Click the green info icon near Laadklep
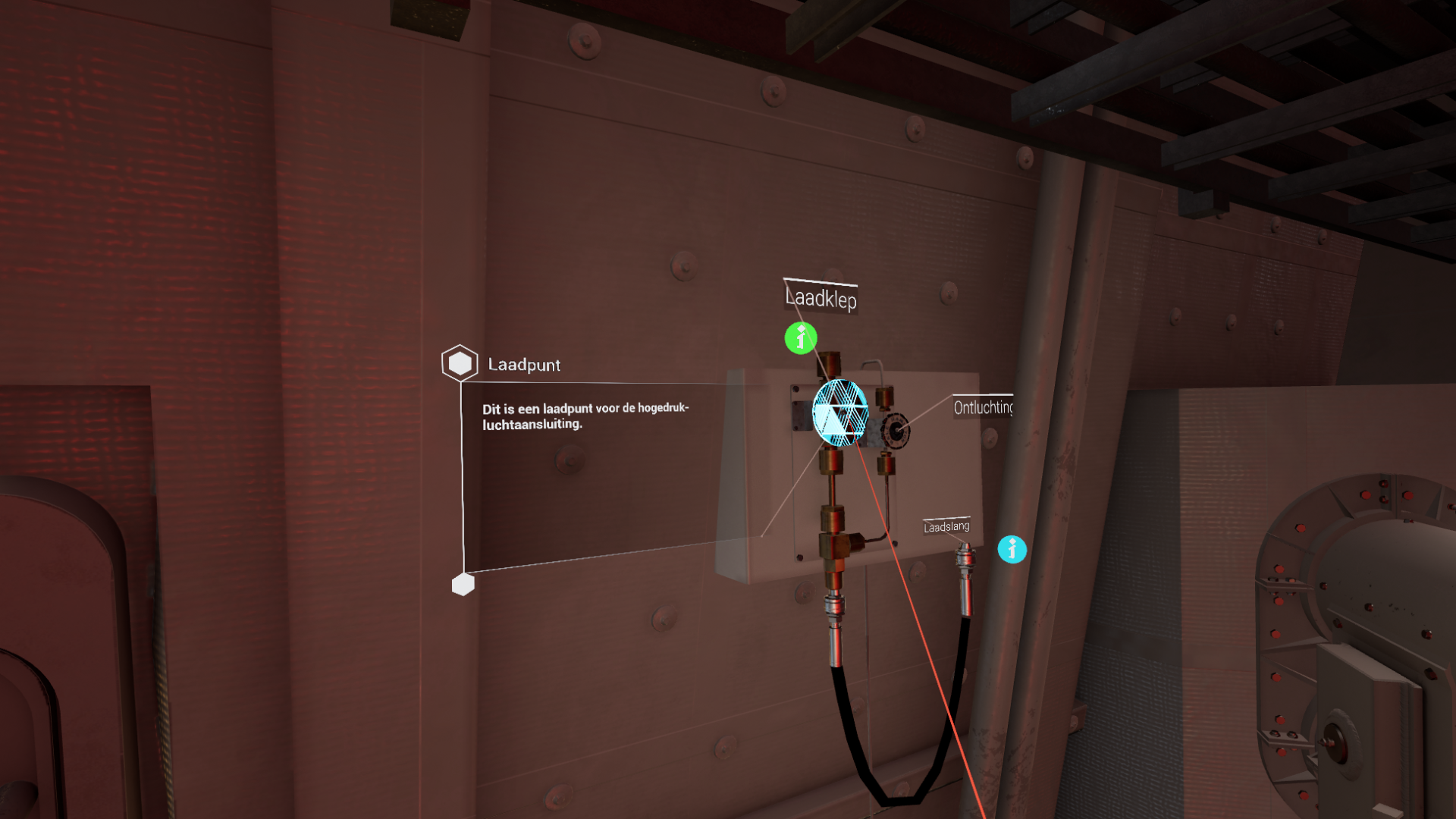The width and height of the screenshot is (1456, 819). pos(801,338)
